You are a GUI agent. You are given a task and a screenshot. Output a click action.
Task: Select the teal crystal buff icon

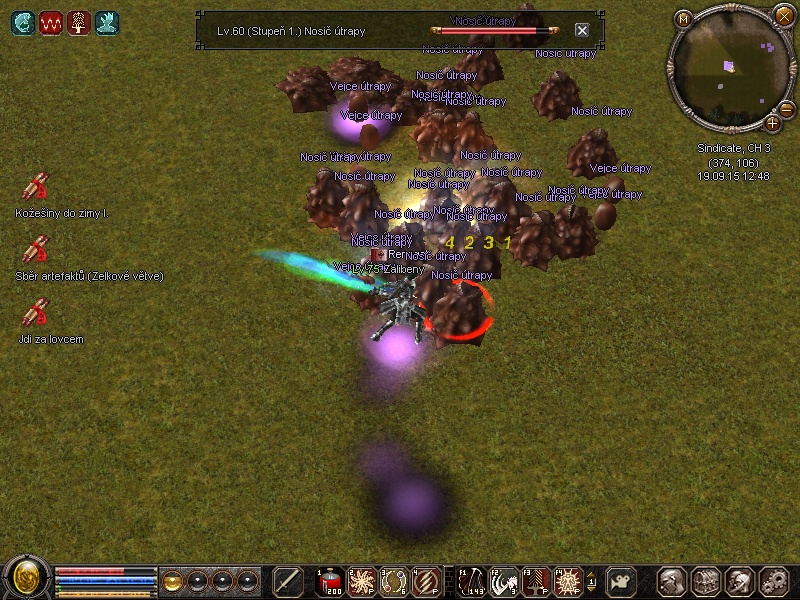point(107,23)
